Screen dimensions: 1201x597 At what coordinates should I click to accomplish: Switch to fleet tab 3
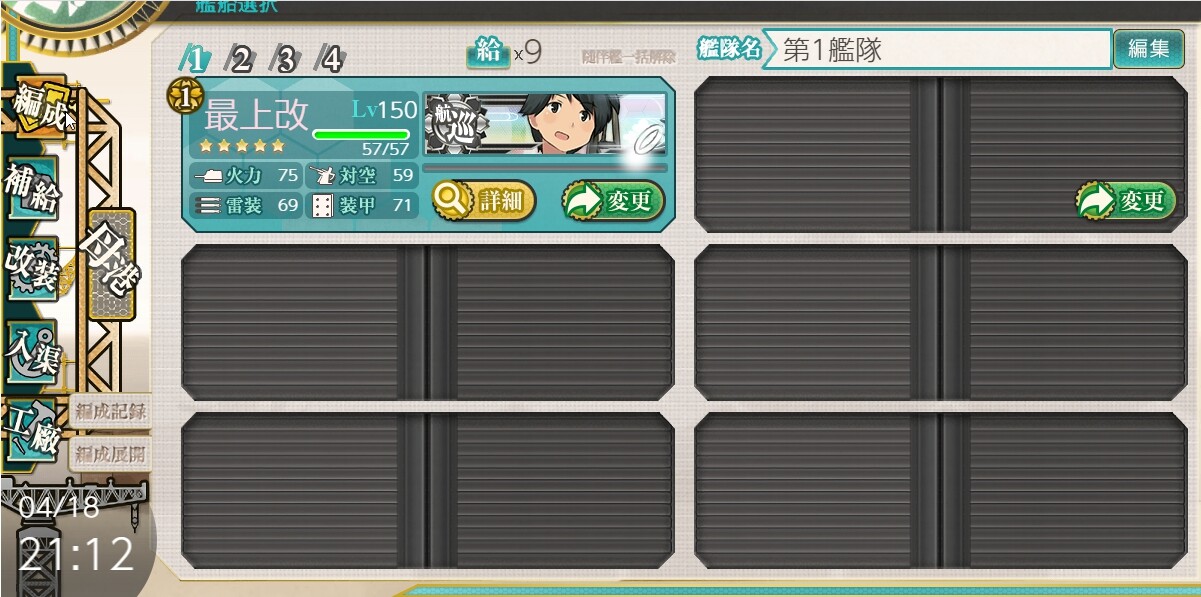285,59
